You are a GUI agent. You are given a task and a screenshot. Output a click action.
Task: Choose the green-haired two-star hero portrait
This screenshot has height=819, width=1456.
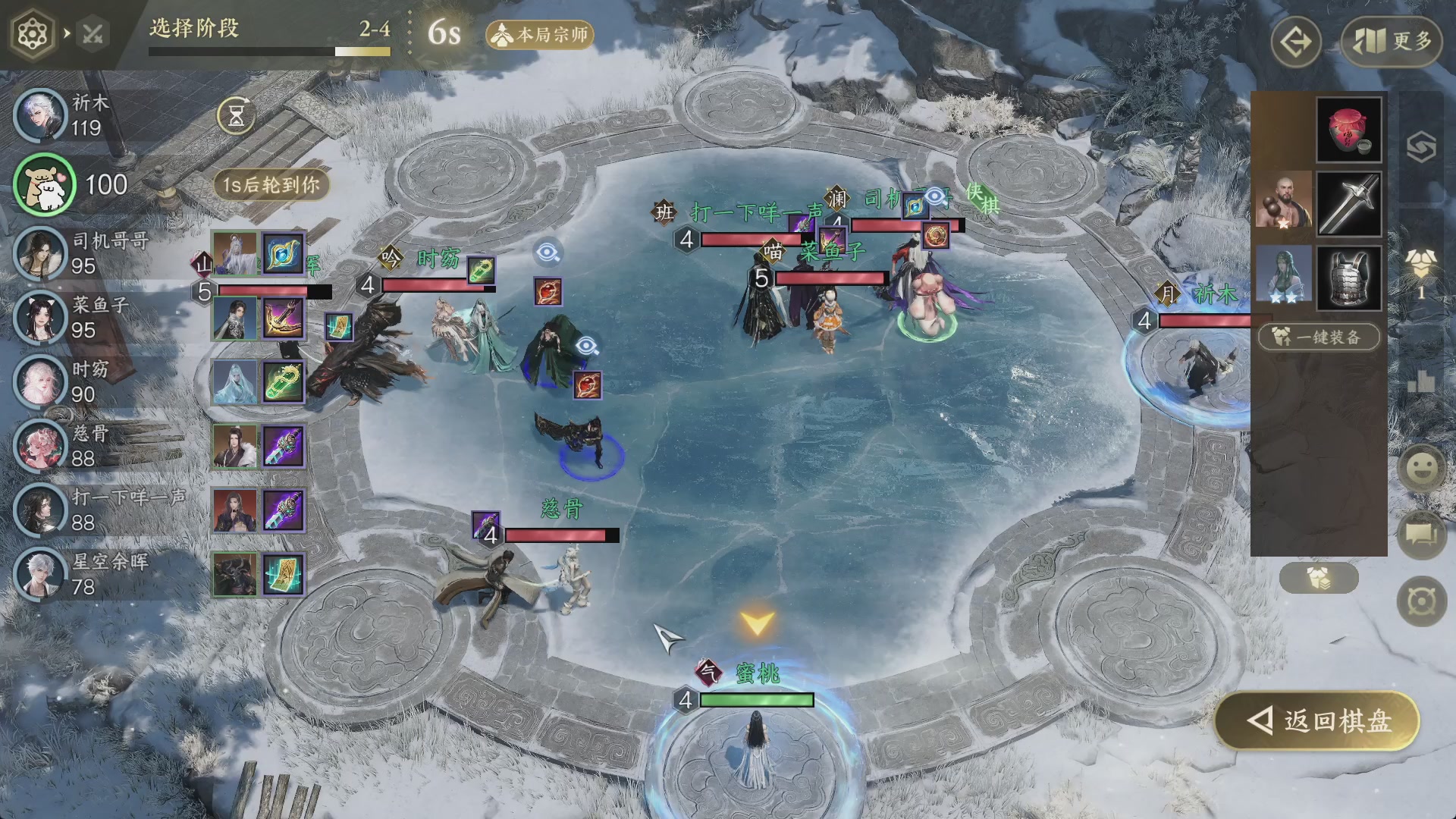[x=1283, y=274]
